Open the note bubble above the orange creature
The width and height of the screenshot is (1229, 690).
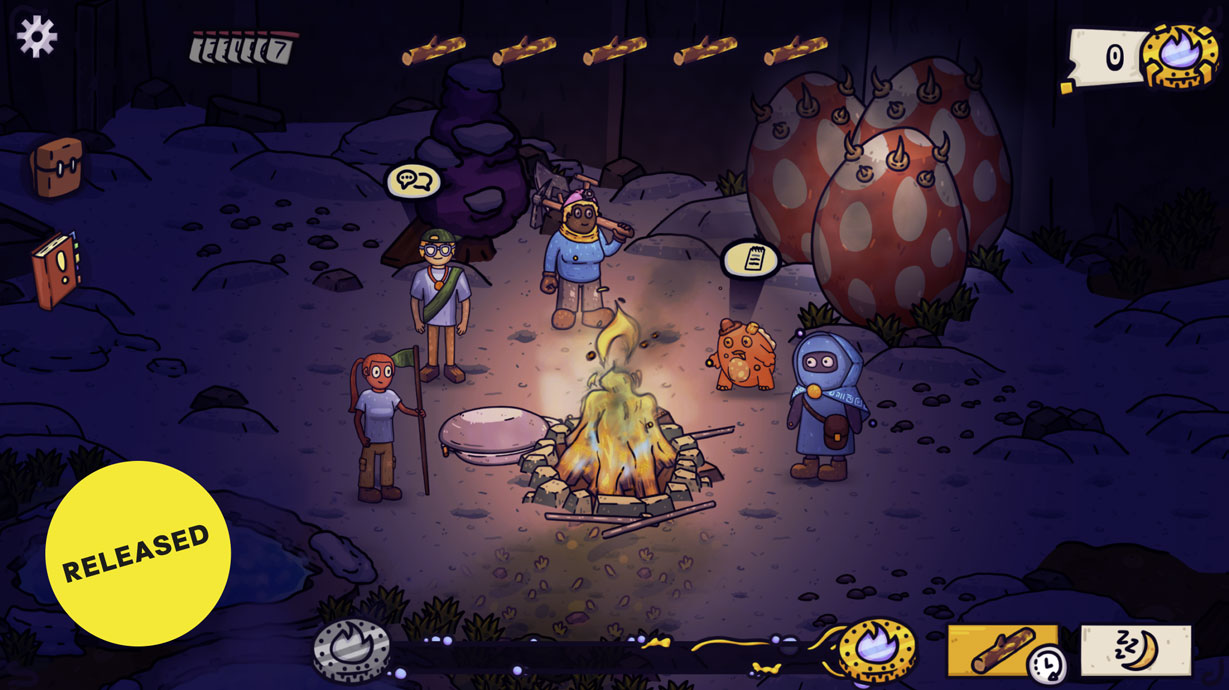pyautogui.click(x=750, y=259)
